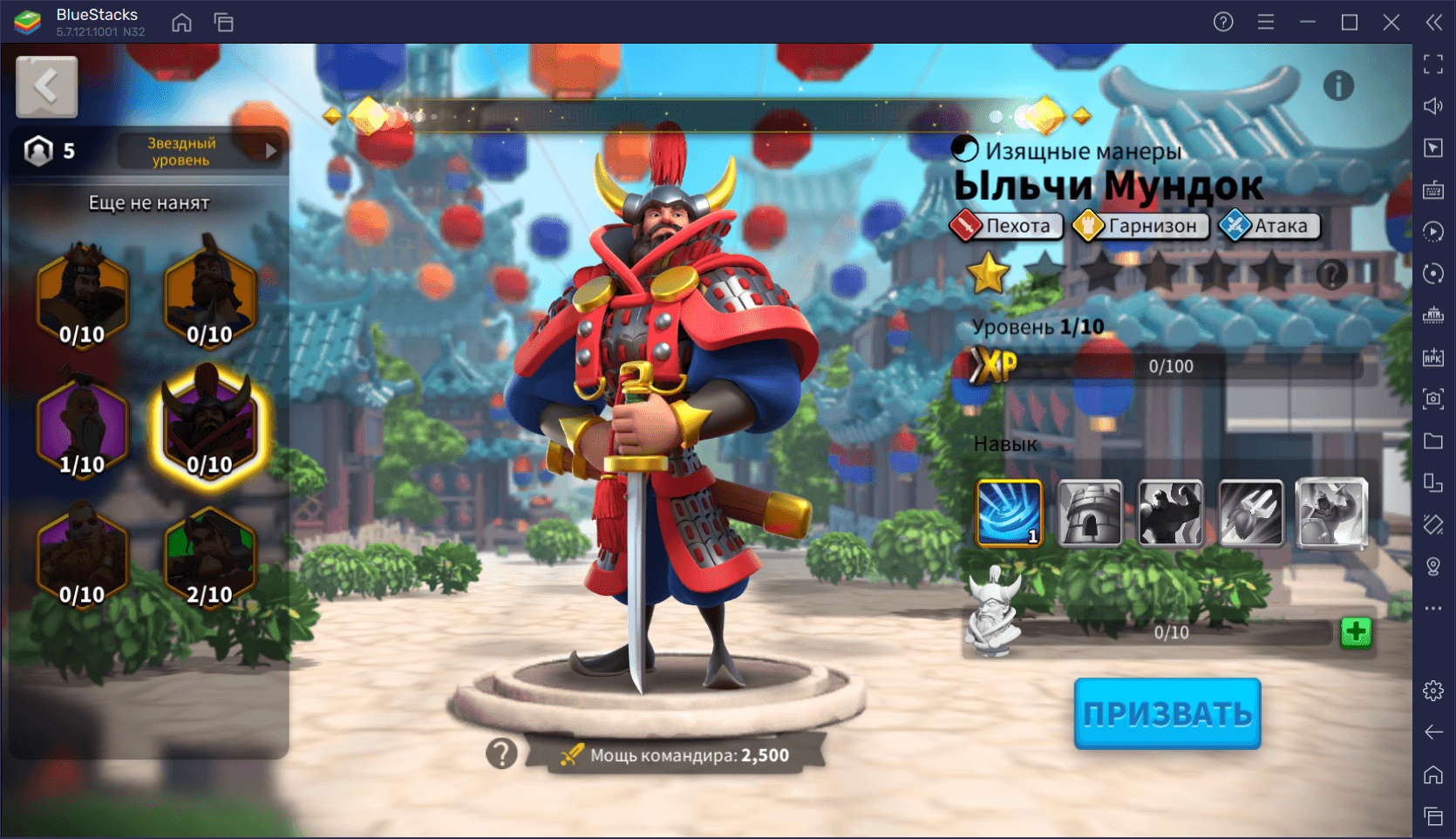The height and width of the screenshot is (839, 1456).
Task: Select the flexing warrior skill icon
Action: tap(1170, 513)
